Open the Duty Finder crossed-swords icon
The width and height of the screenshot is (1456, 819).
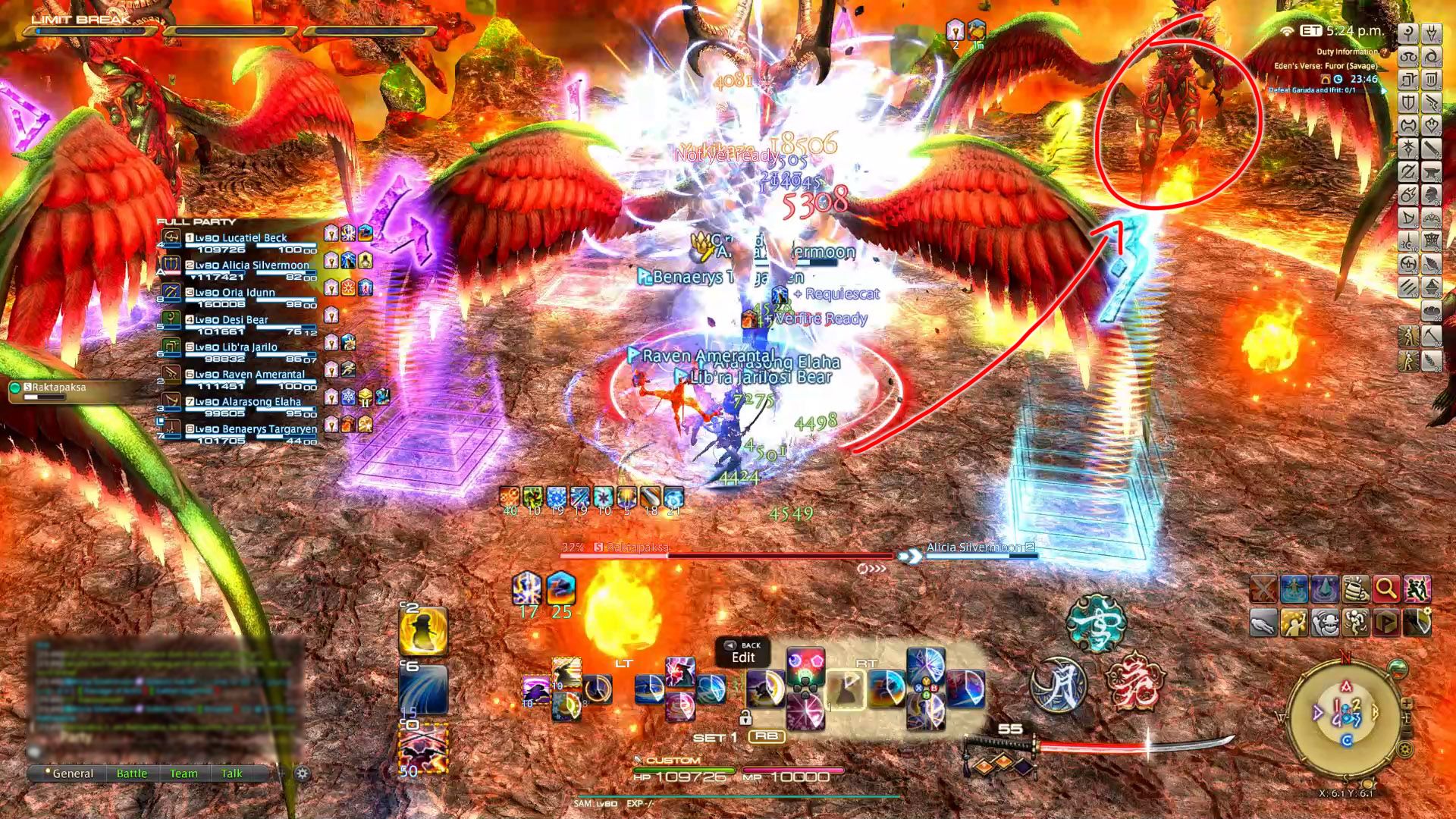(1264, 588)
